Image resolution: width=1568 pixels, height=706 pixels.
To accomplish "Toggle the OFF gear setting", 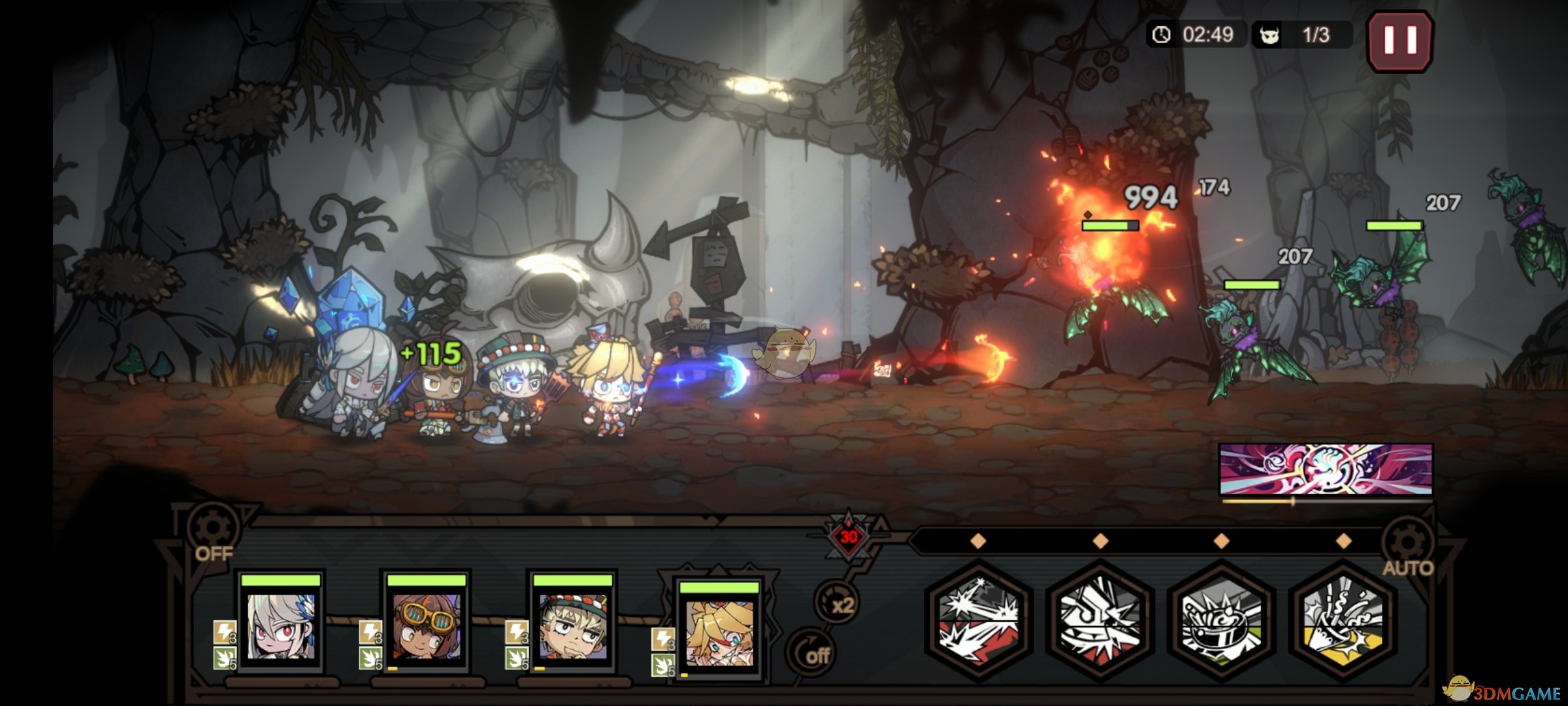I will [x=212, y=533].
